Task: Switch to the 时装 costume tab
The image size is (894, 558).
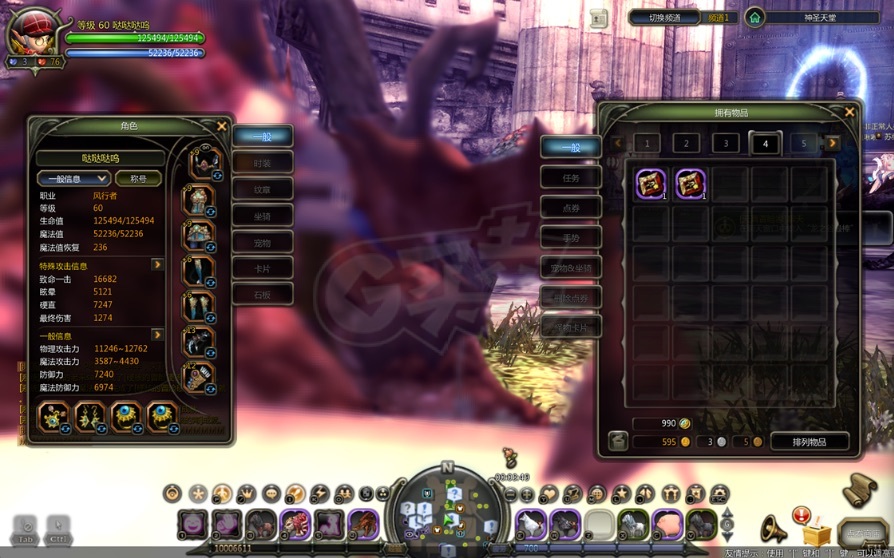Action: point(262,163)
